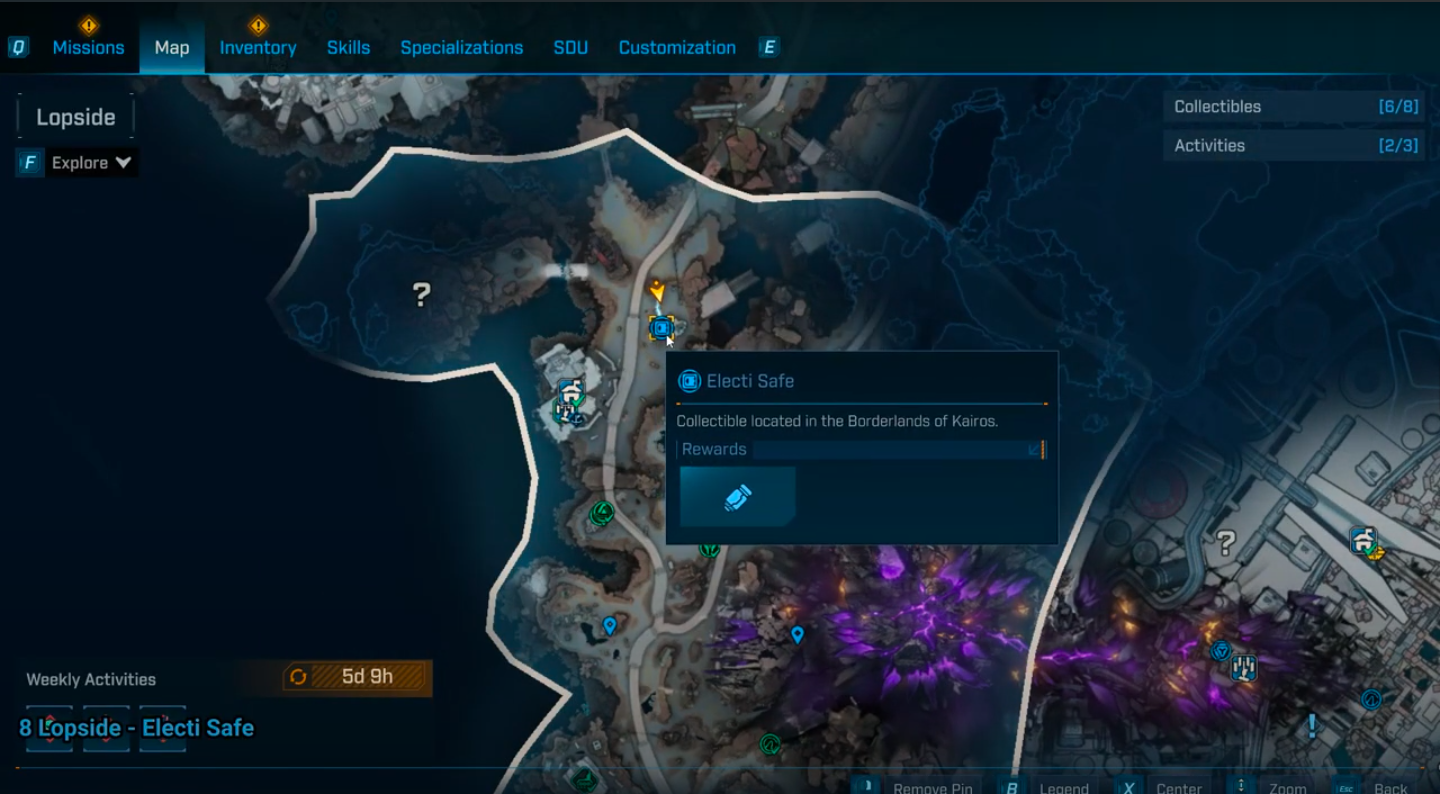The width and height of the screenshot is (1440, 794).
Task: Open the Weekly Activities timer panel
Action: (x=357, y=677)
